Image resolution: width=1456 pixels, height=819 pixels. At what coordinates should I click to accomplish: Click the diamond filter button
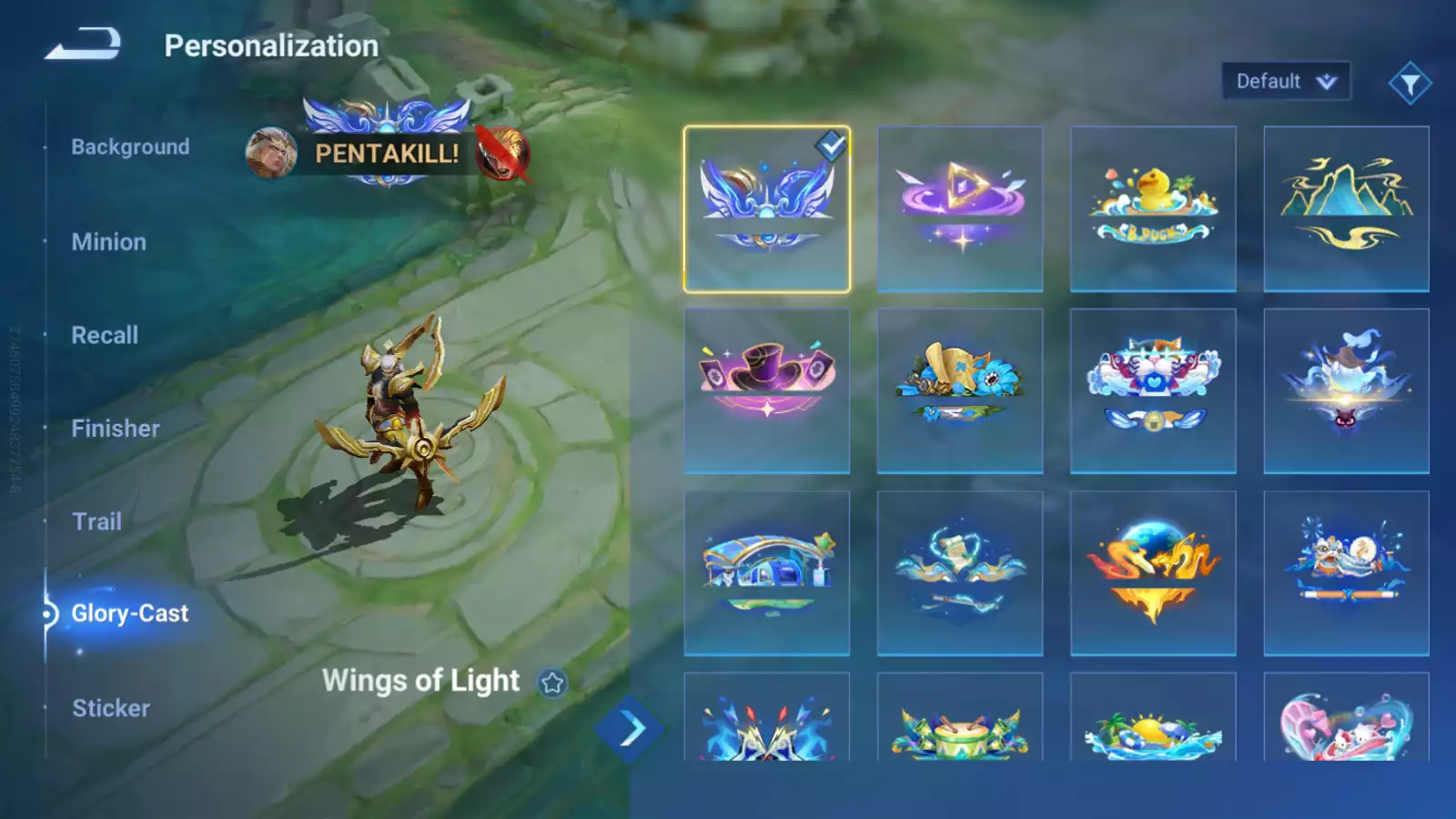click(x=1410, y=84)
